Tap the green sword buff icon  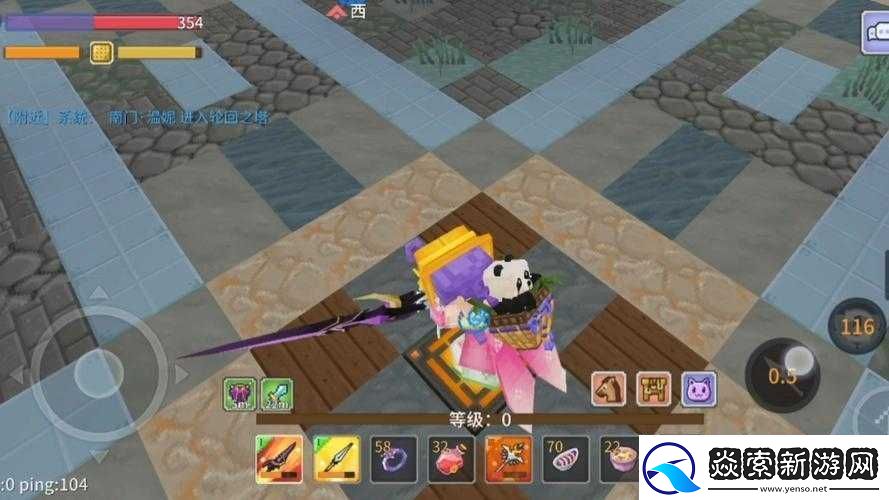277,395
